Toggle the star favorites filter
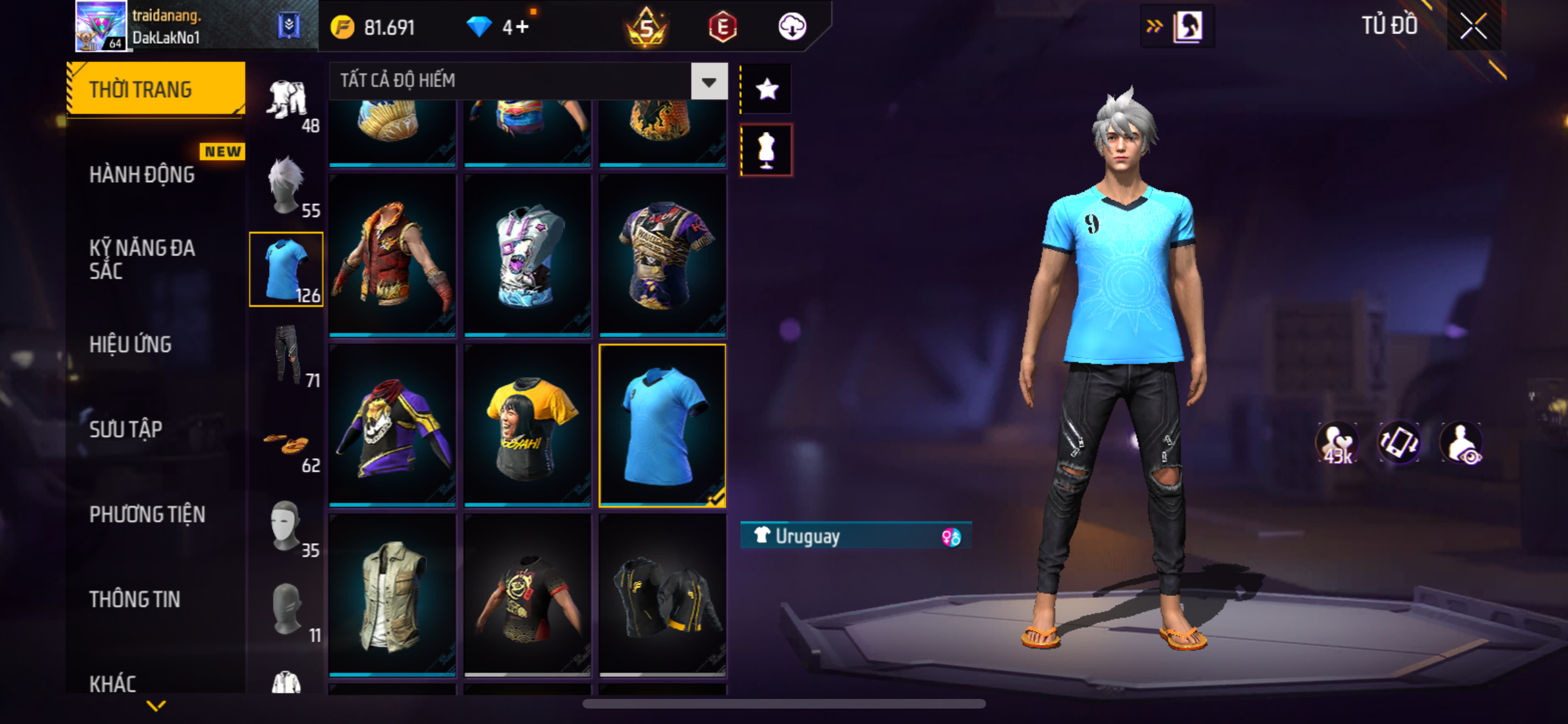This screenshot has height=724, width=1568. [767, 89]
